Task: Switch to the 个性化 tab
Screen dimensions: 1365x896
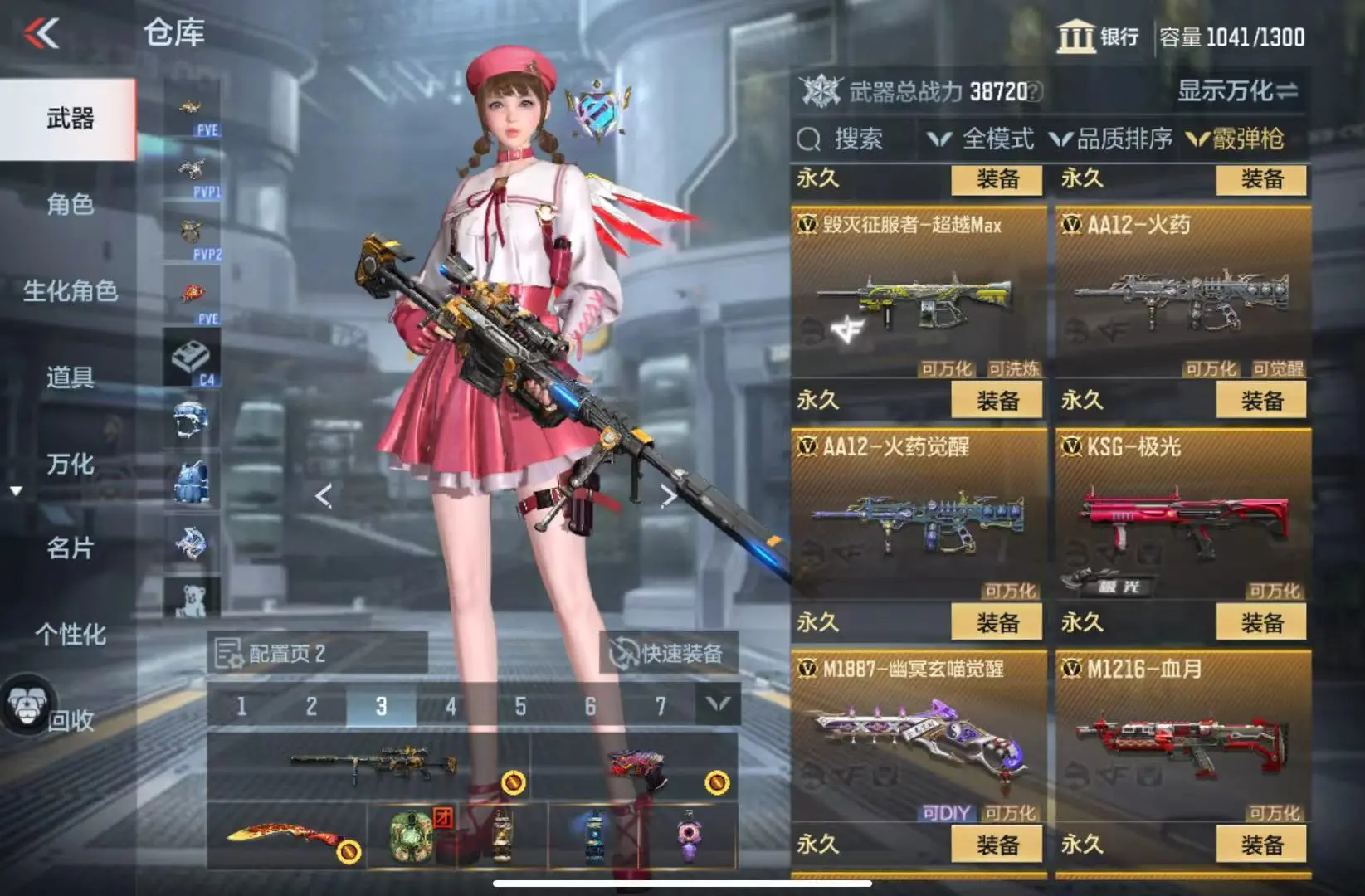Action: click(x=70, y=635)
